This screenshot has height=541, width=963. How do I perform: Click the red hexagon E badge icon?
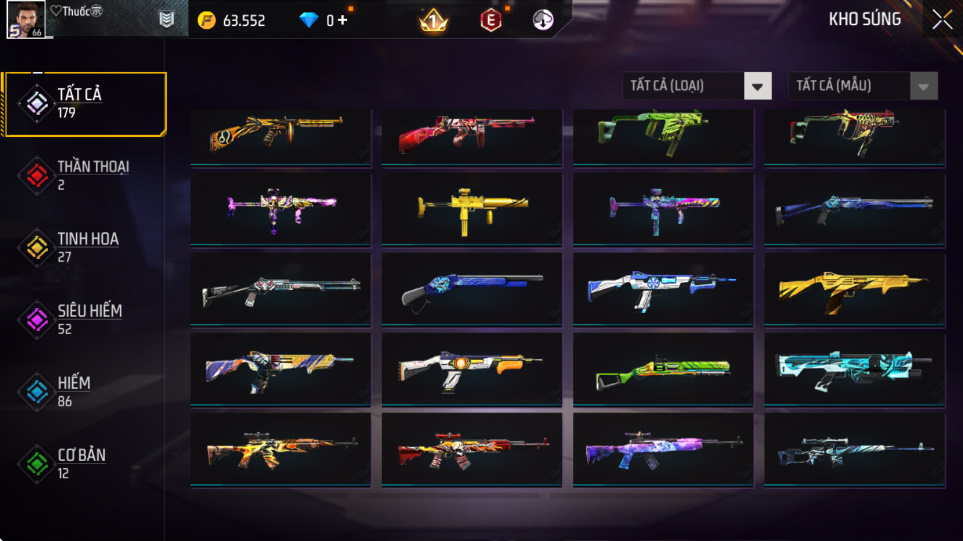490,20
